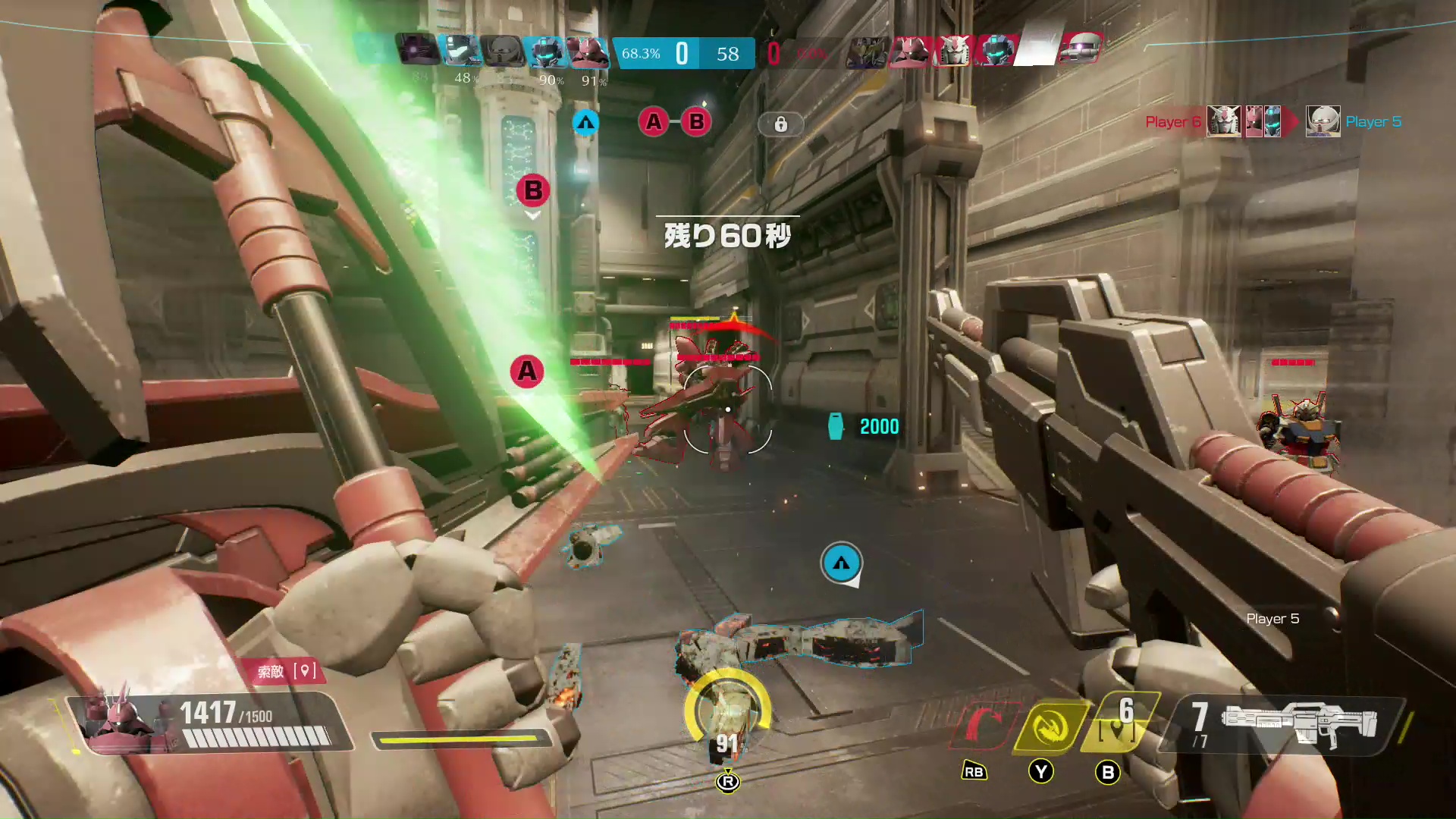Select the B objective marker with down arrow
Screen dimensions: 1456x819
pyautogui.click(x=533, y=190)
